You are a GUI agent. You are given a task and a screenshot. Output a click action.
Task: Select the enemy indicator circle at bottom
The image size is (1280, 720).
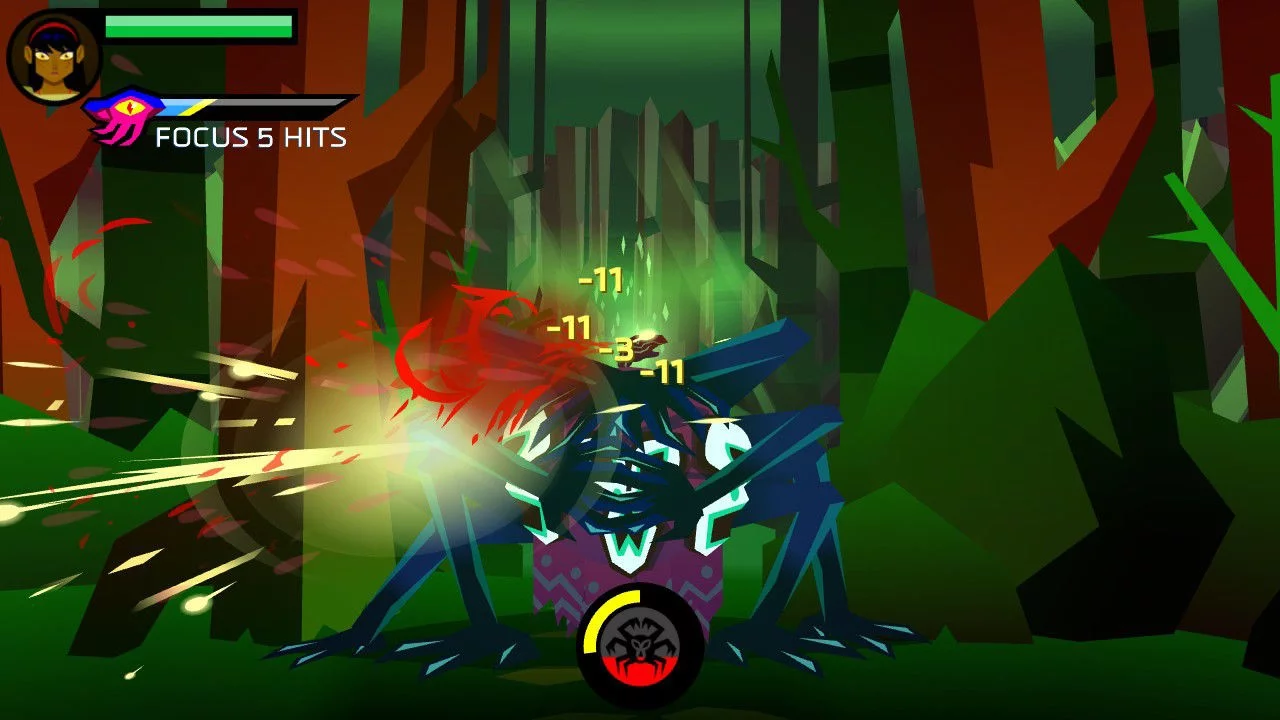[640, 646]
